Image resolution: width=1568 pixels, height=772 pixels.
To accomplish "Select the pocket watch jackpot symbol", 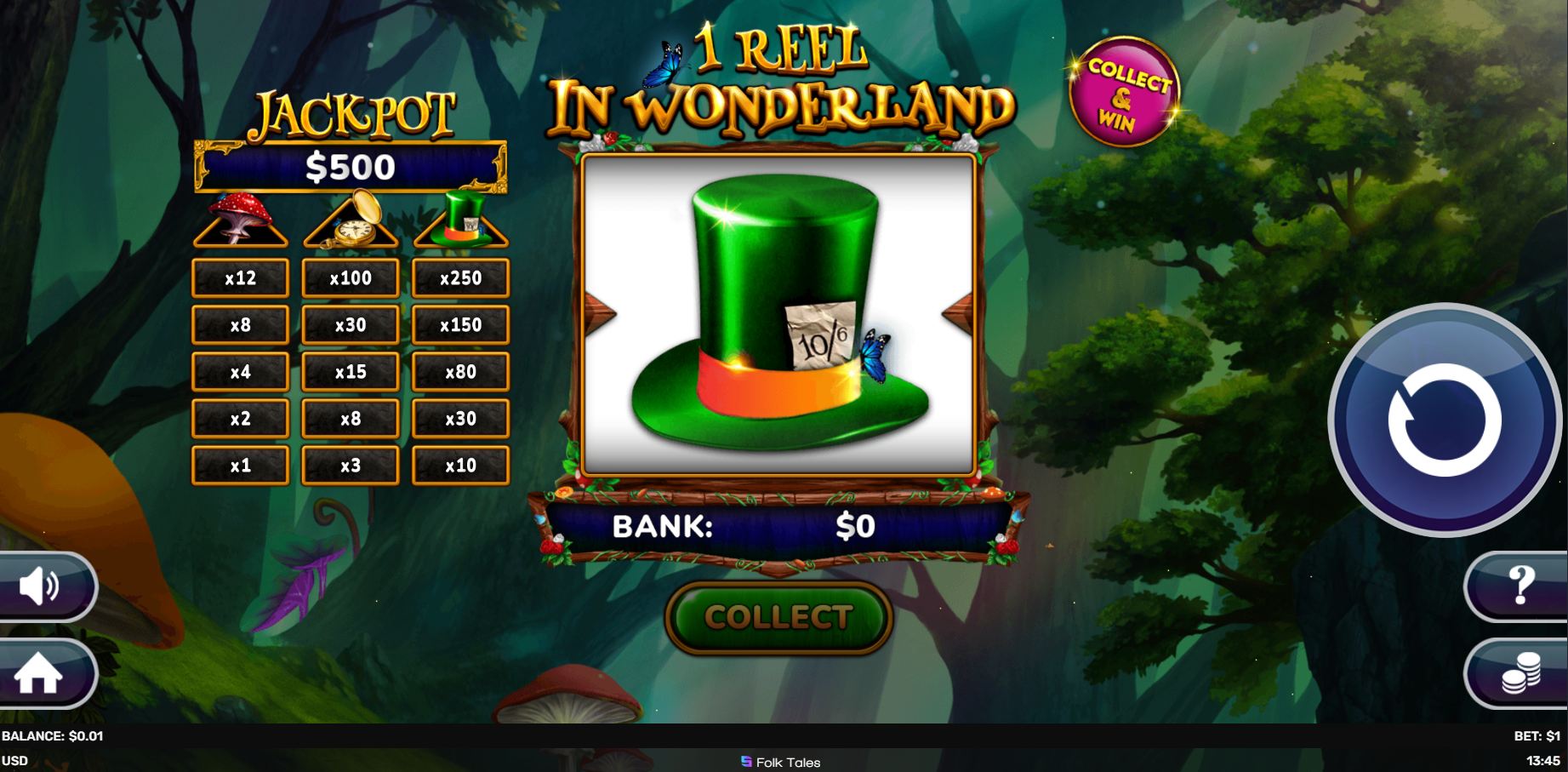I will coord(351,223).
